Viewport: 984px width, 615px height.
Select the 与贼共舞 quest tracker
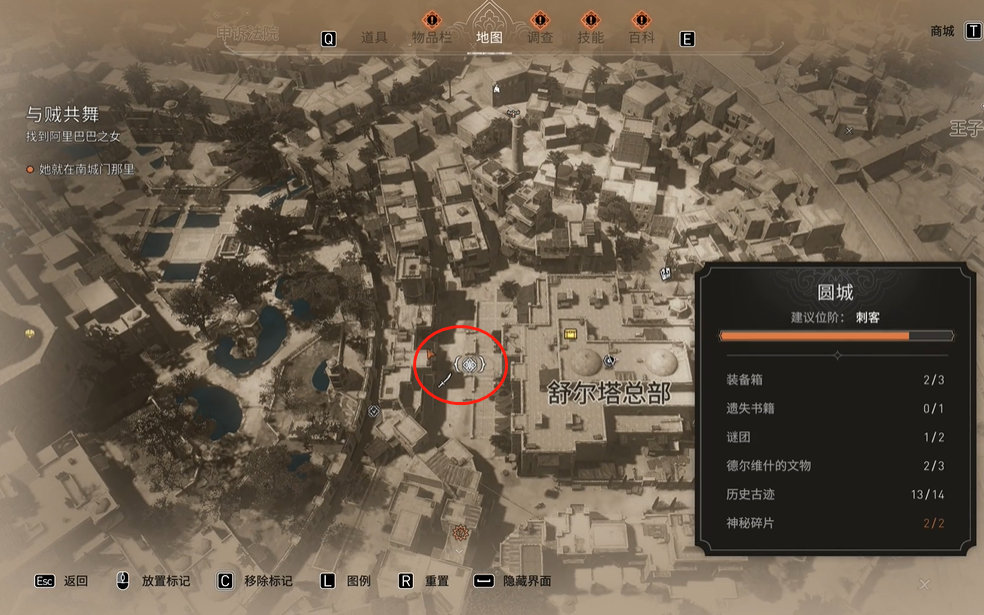point(63,115)
